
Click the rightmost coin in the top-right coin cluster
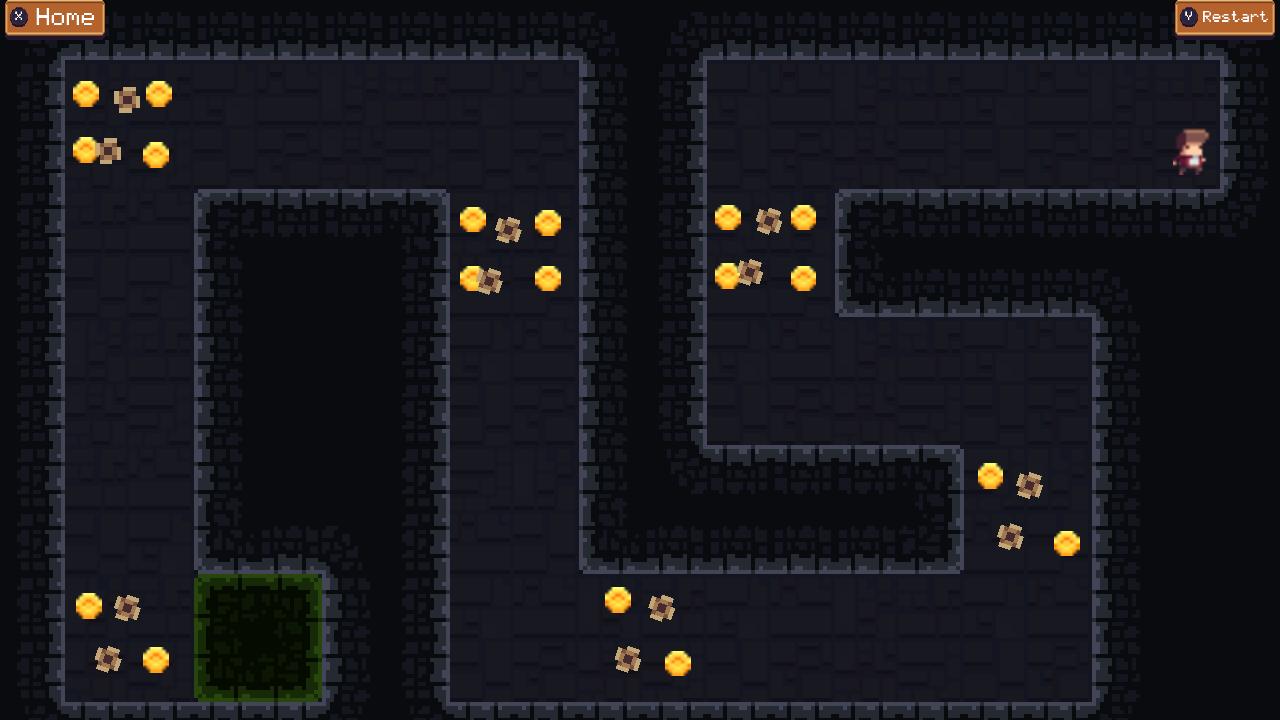point(804,218)
